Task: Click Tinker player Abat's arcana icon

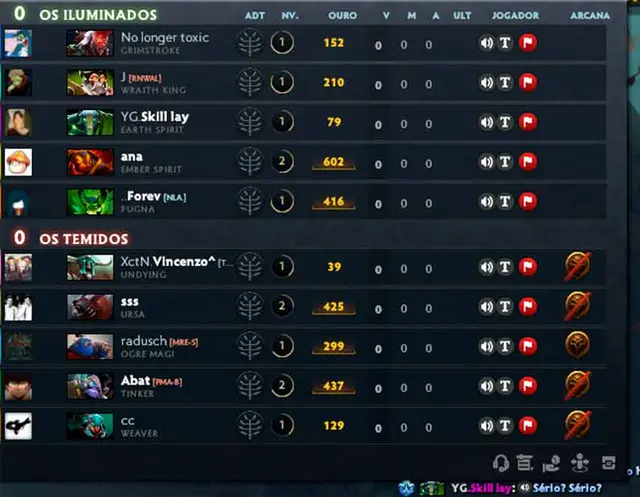Action: coord(577,385)
